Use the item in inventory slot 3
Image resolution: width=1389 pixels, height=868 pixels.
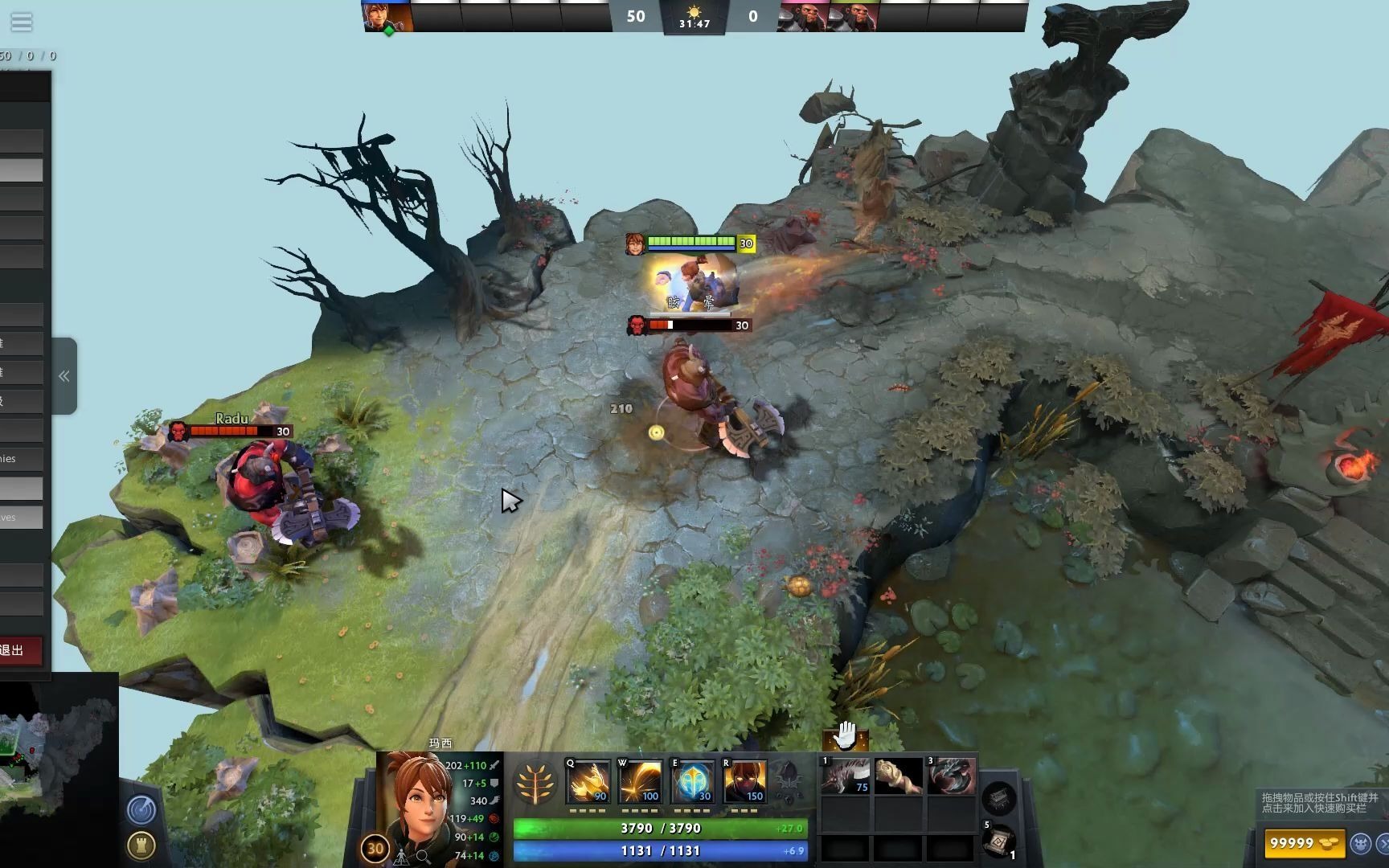tap(952, 776)
